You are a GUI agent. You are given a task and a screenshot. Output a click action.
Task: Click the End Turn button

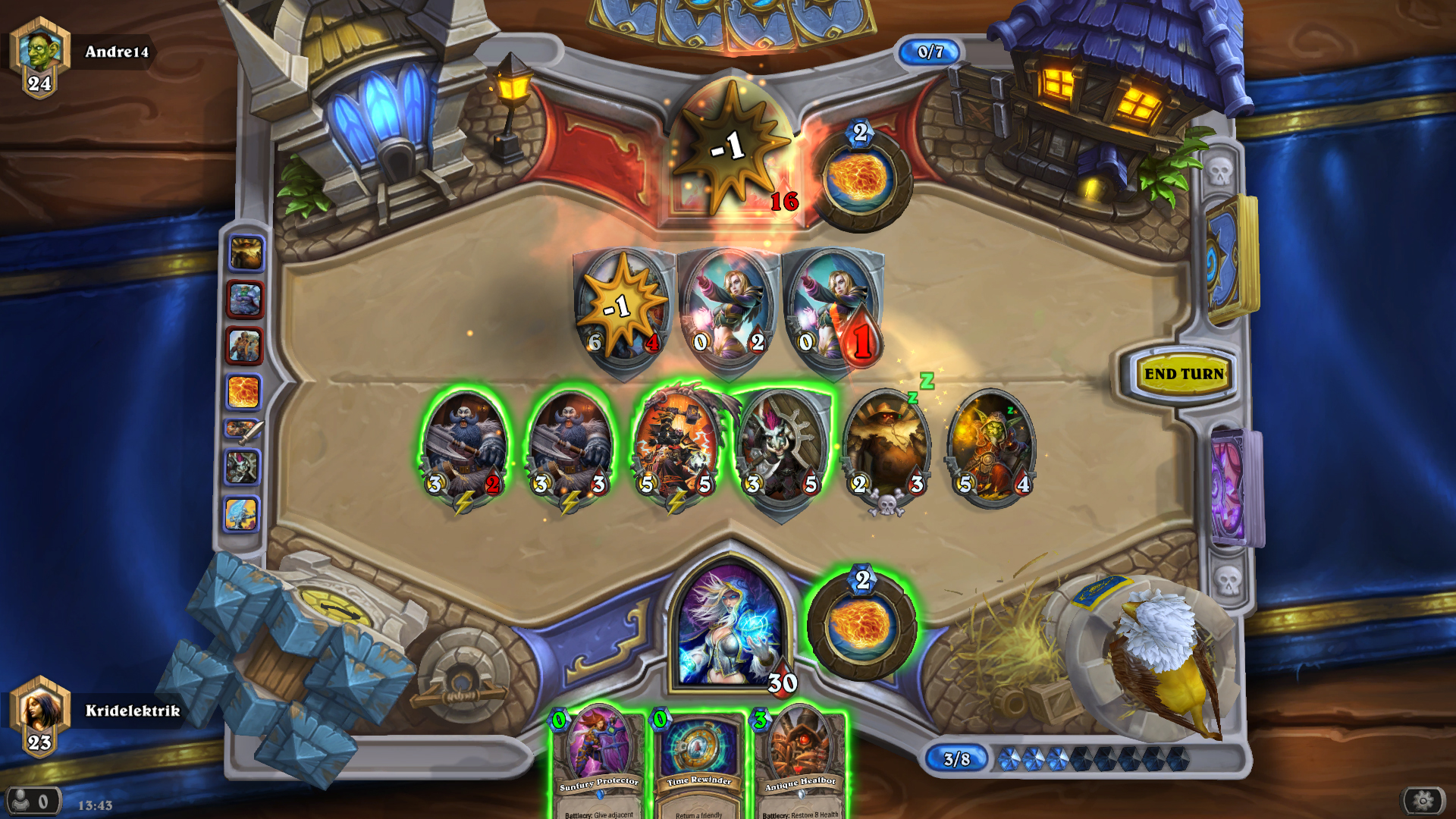click(1183, 374)
